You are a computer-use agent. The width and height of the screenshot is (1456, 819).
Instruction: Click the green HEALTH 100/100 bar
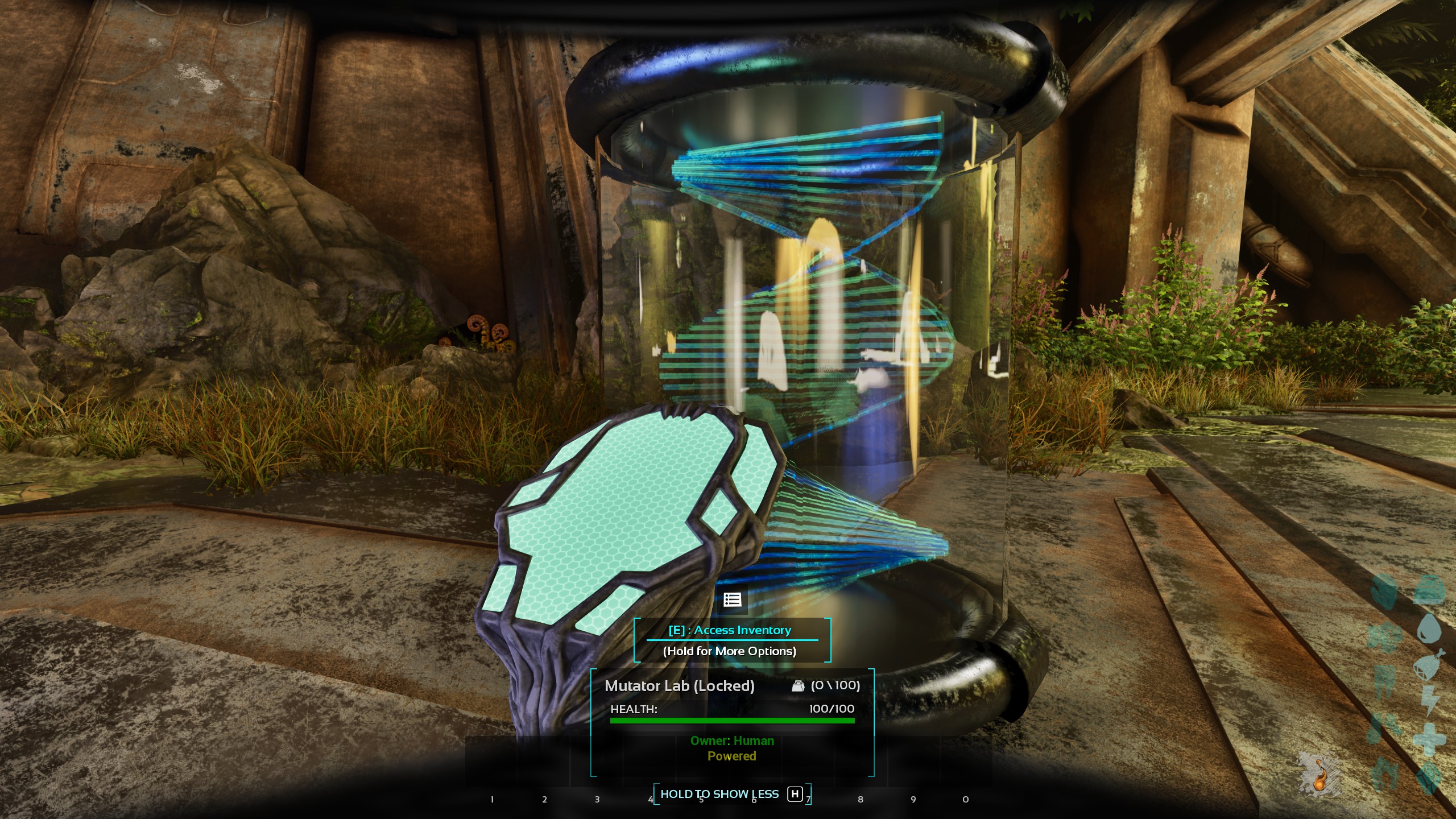[x=731, y=721]
